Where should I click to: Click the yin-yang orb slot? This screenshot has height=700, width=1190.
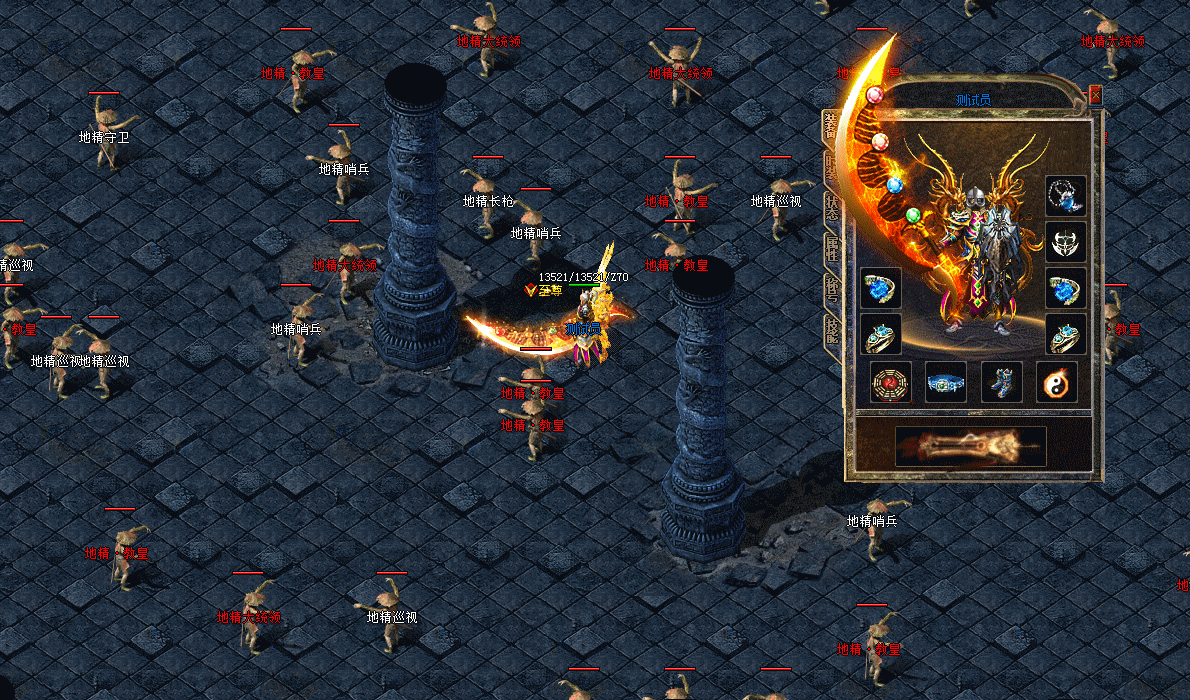pos(1056,382)
